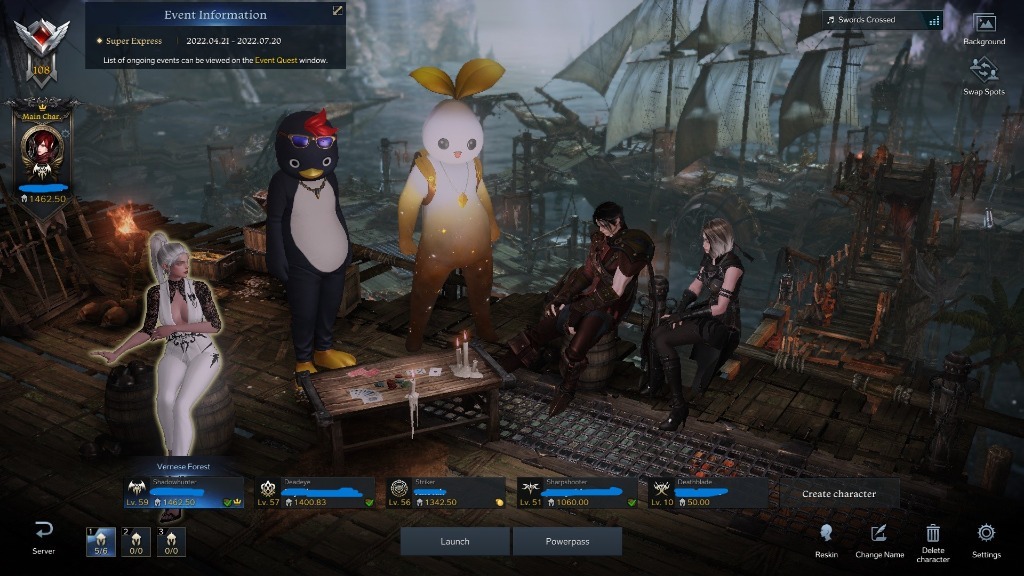1024x576 pixels.
Task: Collapse the Event Information panel
Action: (x=338, y=10)
